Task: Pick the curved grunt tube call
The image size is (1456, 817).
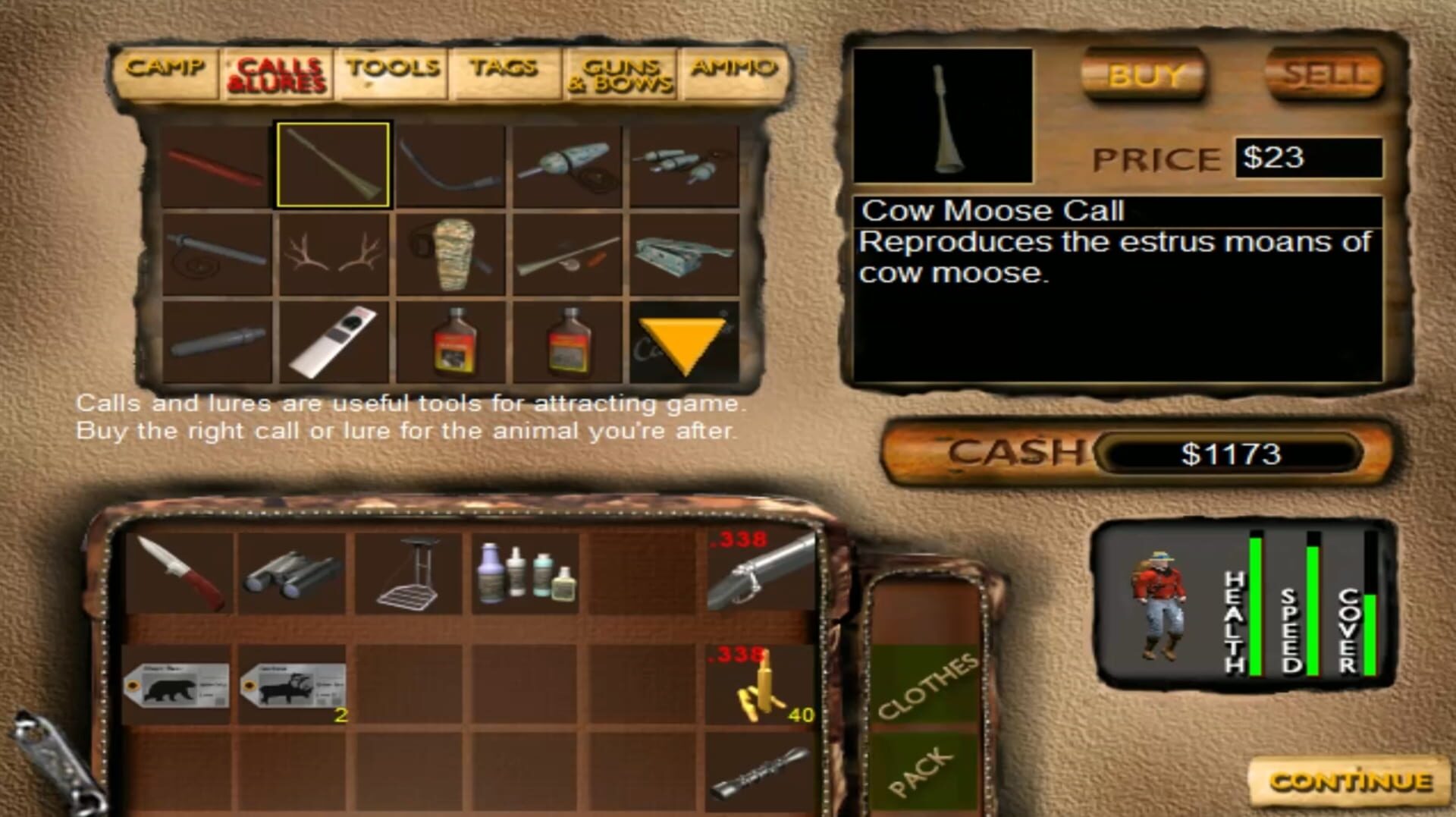Action: [x=450, y=162]
